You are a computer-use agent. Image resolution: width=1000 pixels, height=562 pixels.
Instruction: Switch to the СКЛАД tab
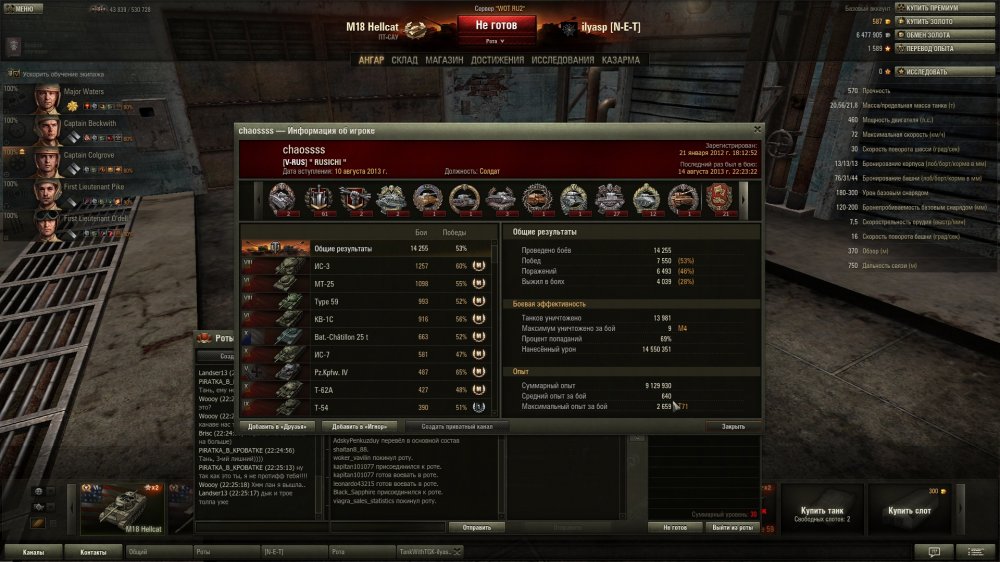pyautogui.click(x=404, y=60)
